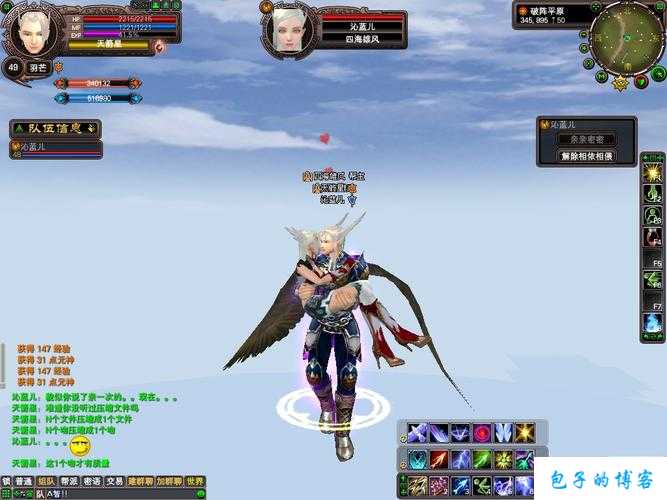Viewport: 667px width, 500px height.
Task: Click the 解除相依相偎 button
Action: point(586,156)
